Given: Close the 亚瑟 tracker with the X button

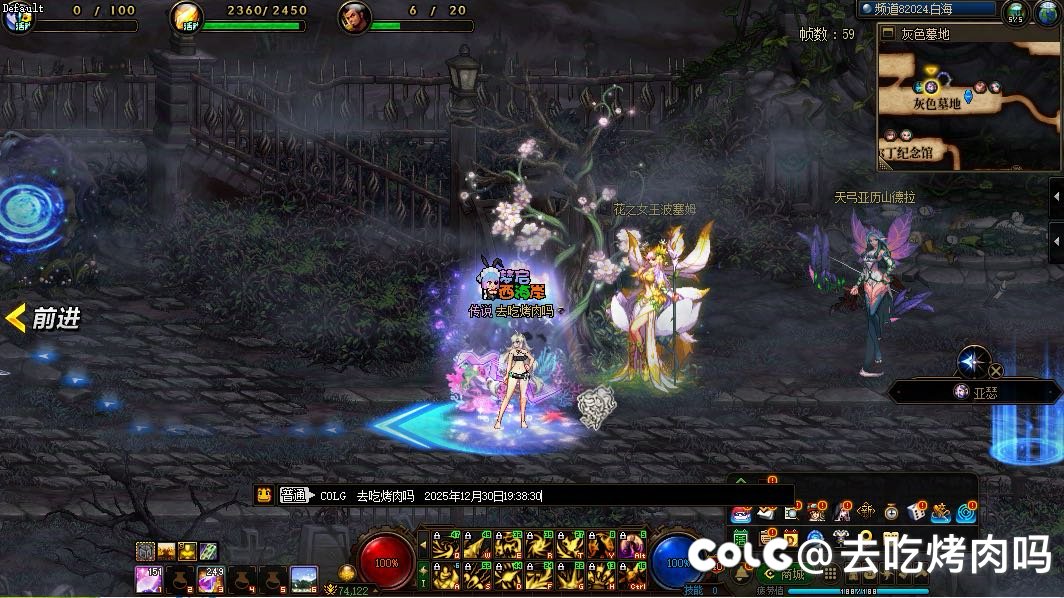Looking at the screenshot, I should click(996, 371).
